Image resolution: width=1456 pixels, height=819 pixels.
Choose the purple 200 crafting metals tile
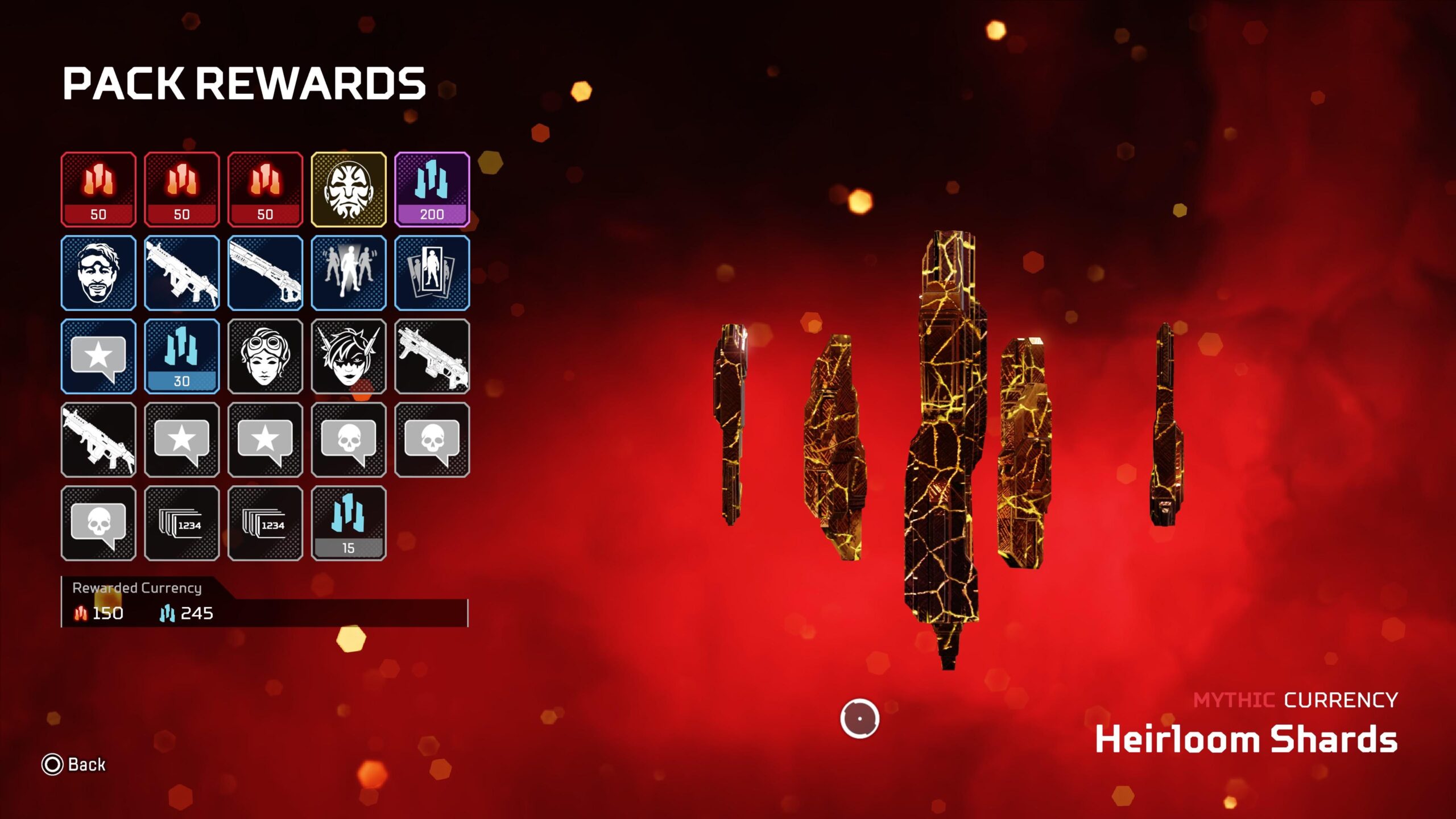click(432, 189)
